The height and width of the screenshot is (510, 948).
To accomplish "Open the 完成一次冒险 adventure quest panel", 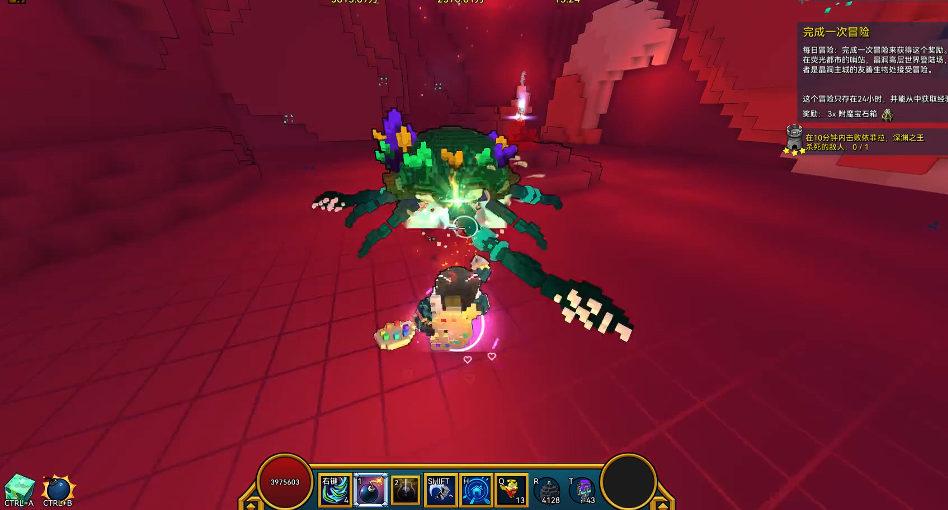I will [836, 32].
